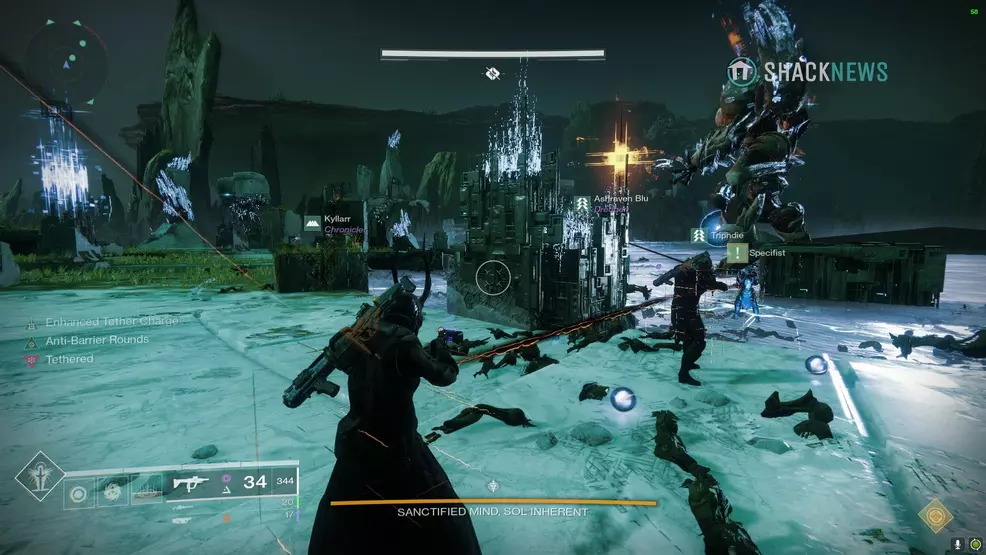Open the Shacknews watermark logo
This screenshot has width=986, height=555.
click(x=808, y=71)
